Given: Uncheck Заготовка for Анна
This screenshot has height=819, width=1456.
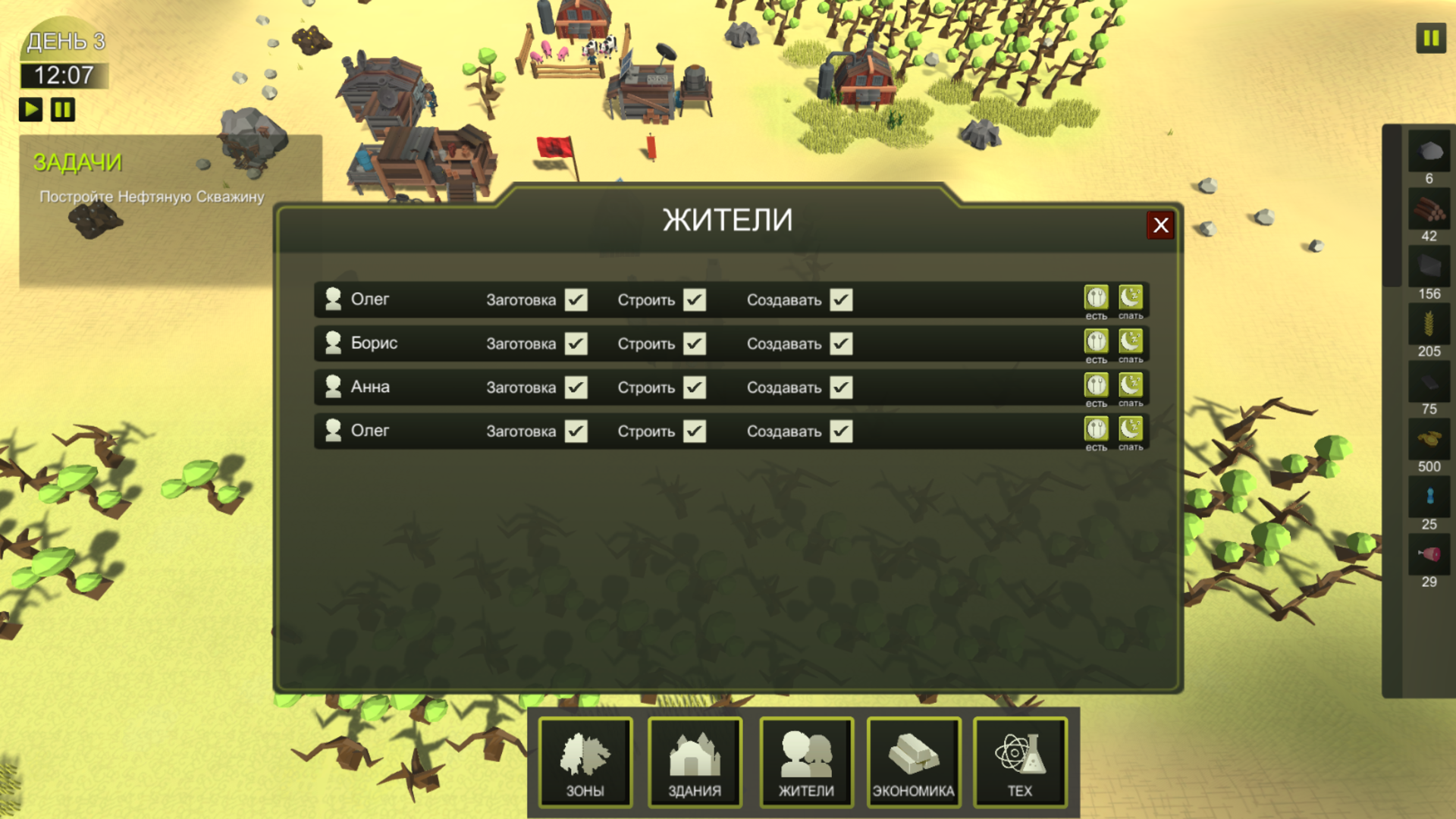Looking at the screenshot, I should [x=576, y=387].
